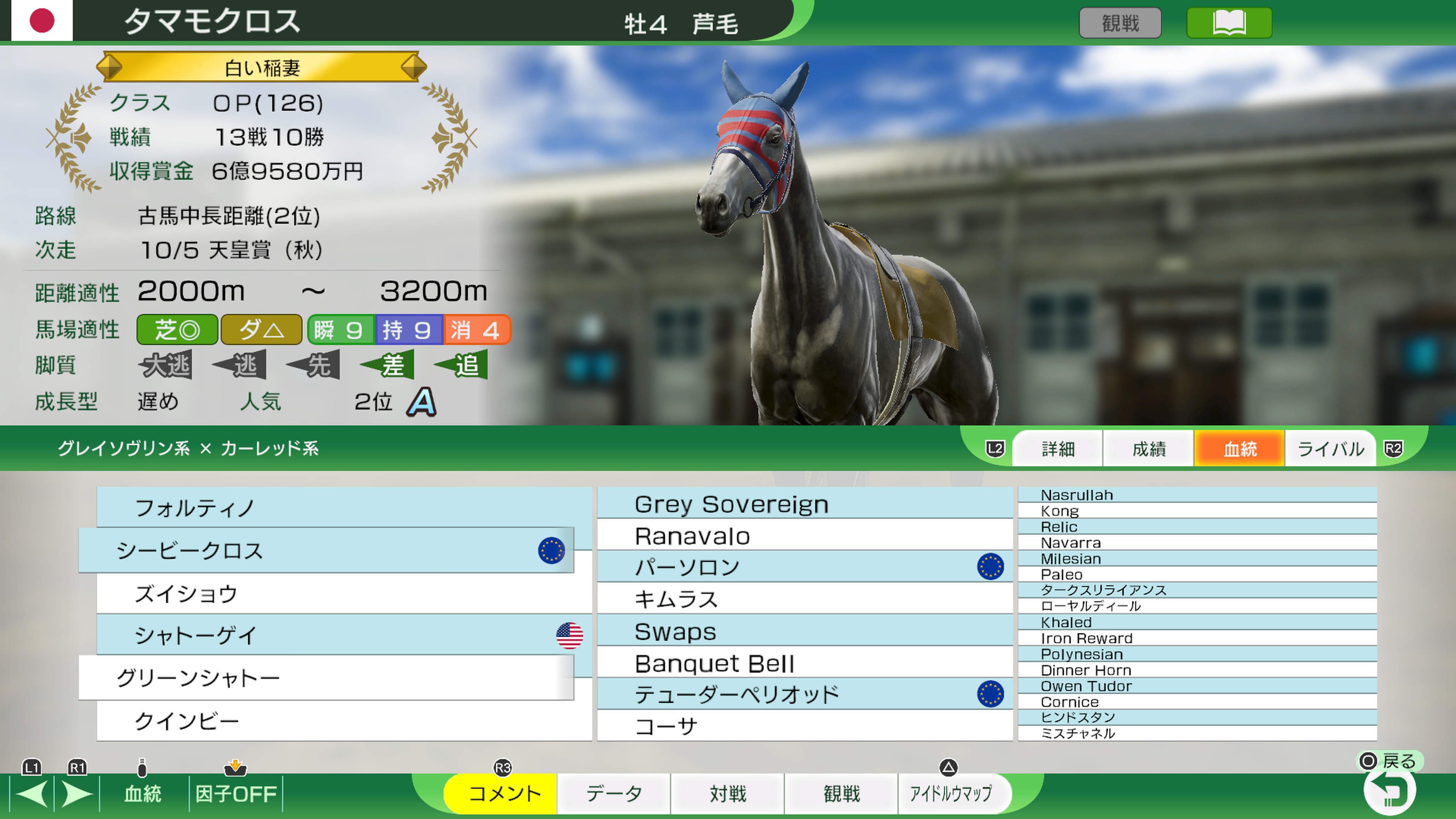Open the ライバル tab

point(1330,448)
